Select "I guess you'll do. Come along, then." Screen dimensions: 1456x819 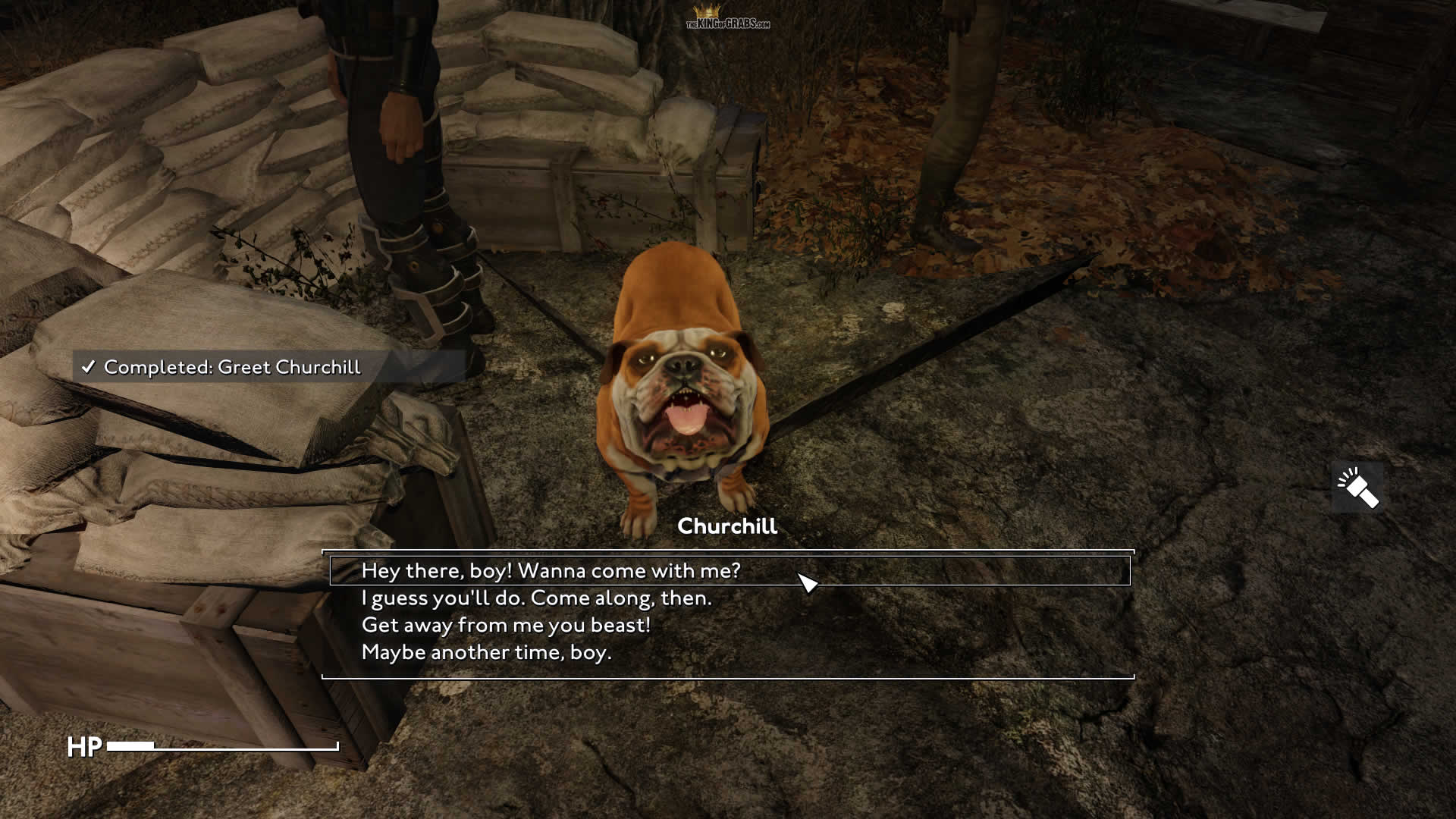pos(536,598)
